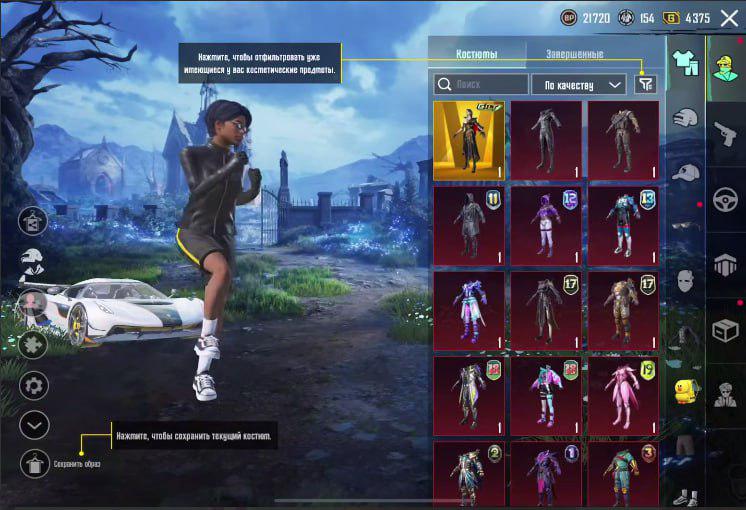Open the shirt-and-pants outfit category
The width and height of the screenshot is (746, 510).
tap(685, 62)
